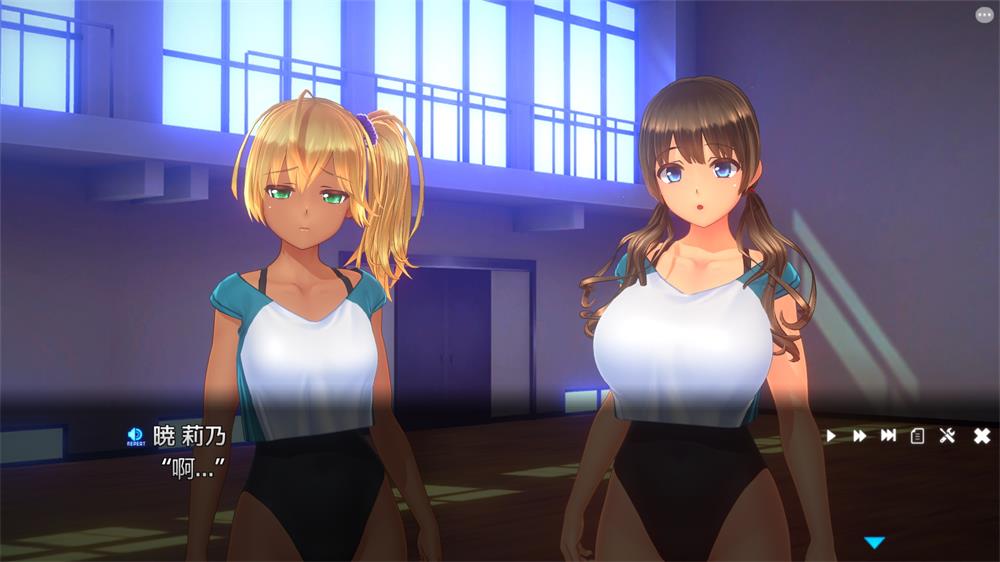
Task: Activate the fast-forward double arrow button
Action: click(x=859, y=435)
